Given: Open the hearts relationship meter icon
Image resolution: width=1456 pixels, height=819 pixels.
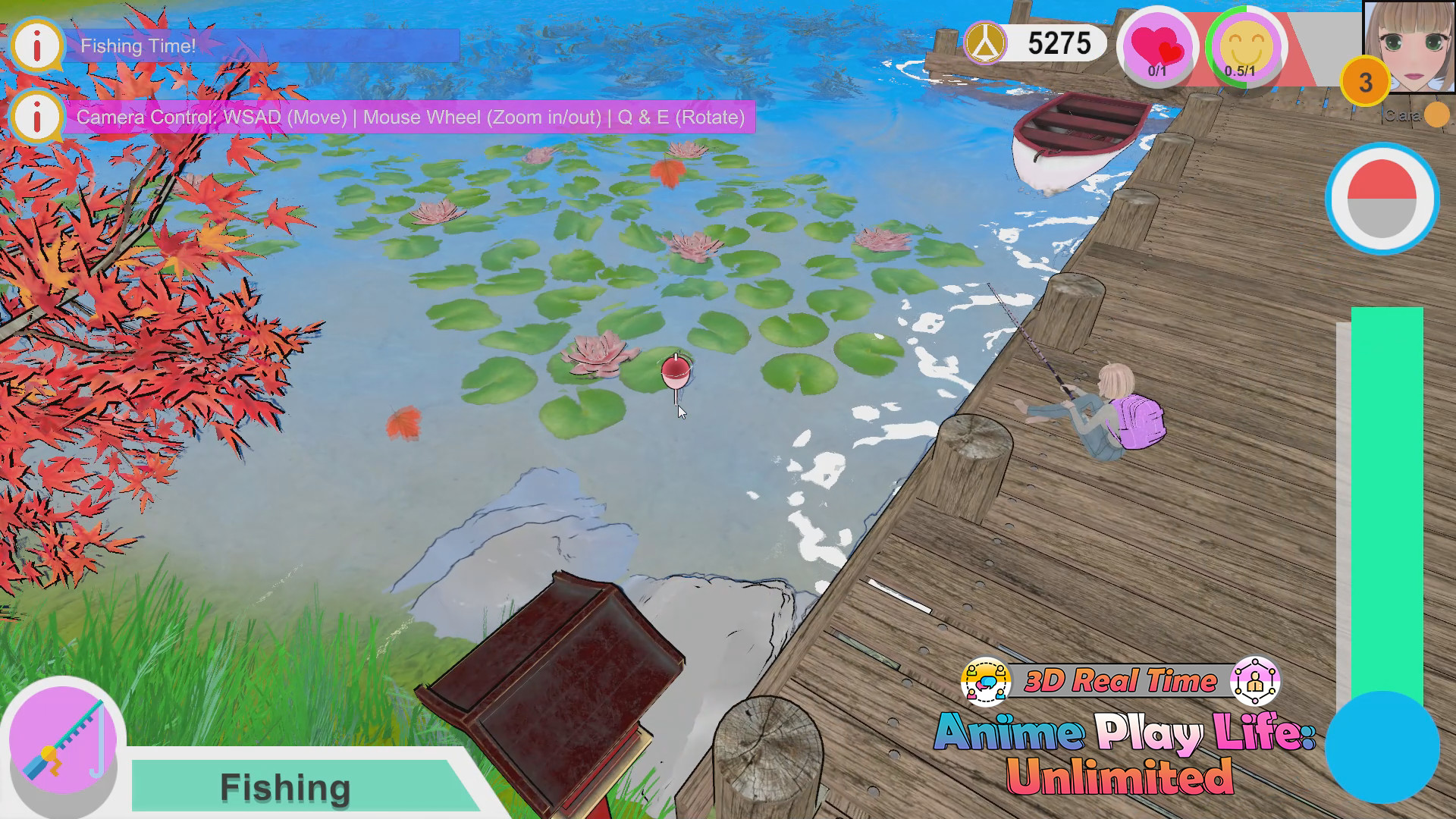Looking at the screenshot, I should pos(1156,45).
